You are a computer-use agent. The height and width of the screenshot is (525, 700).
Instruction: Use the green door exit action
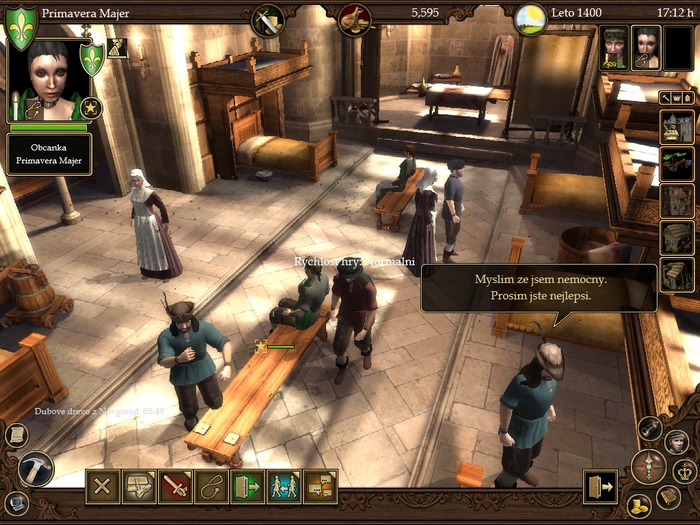tap(247, 487)
